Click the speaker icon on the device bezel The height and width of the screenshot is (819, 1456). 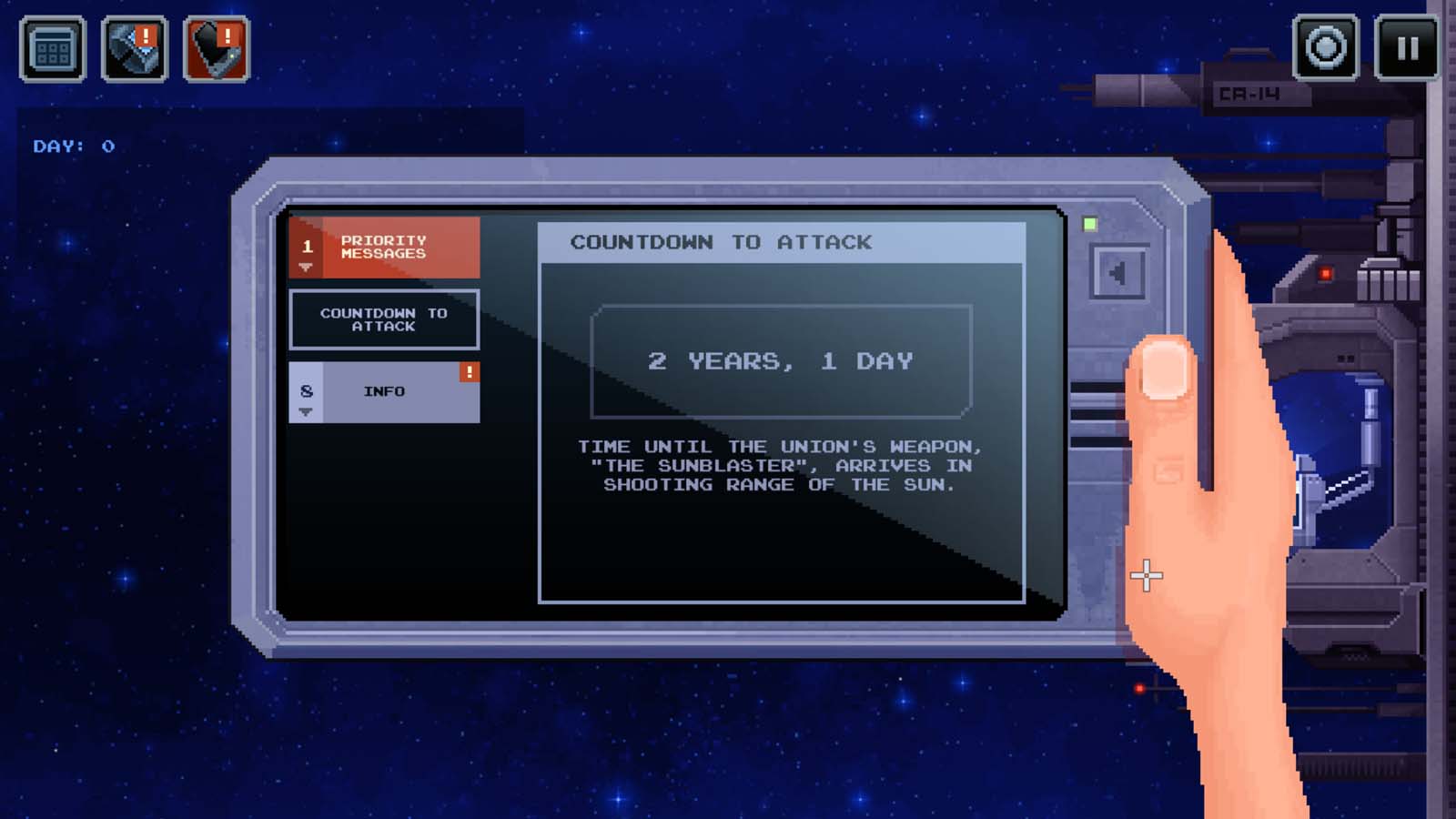point(1117,272)
